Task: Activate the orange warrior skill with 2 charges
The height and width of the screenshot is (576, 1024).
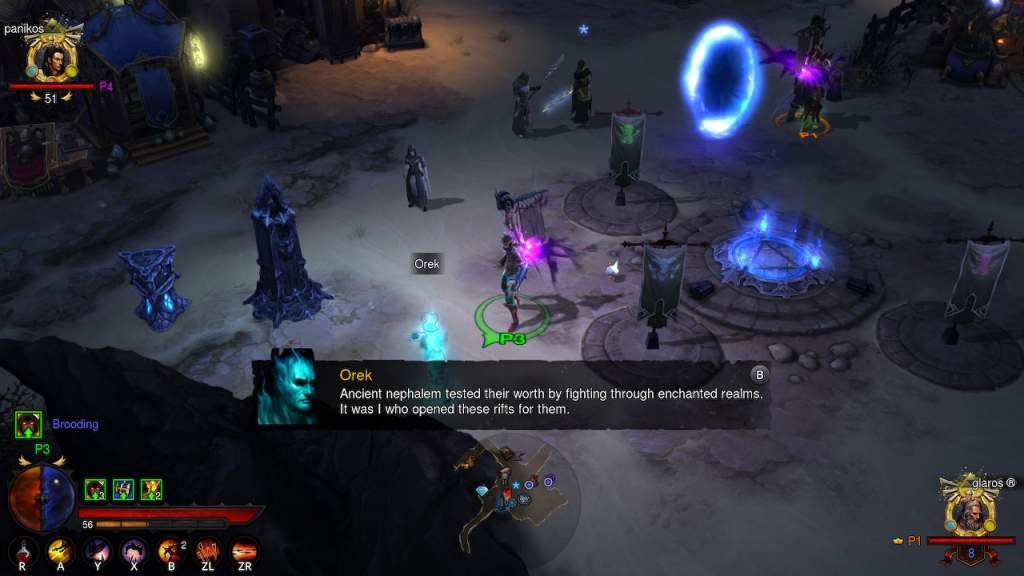Action: [x=171, y=551]
